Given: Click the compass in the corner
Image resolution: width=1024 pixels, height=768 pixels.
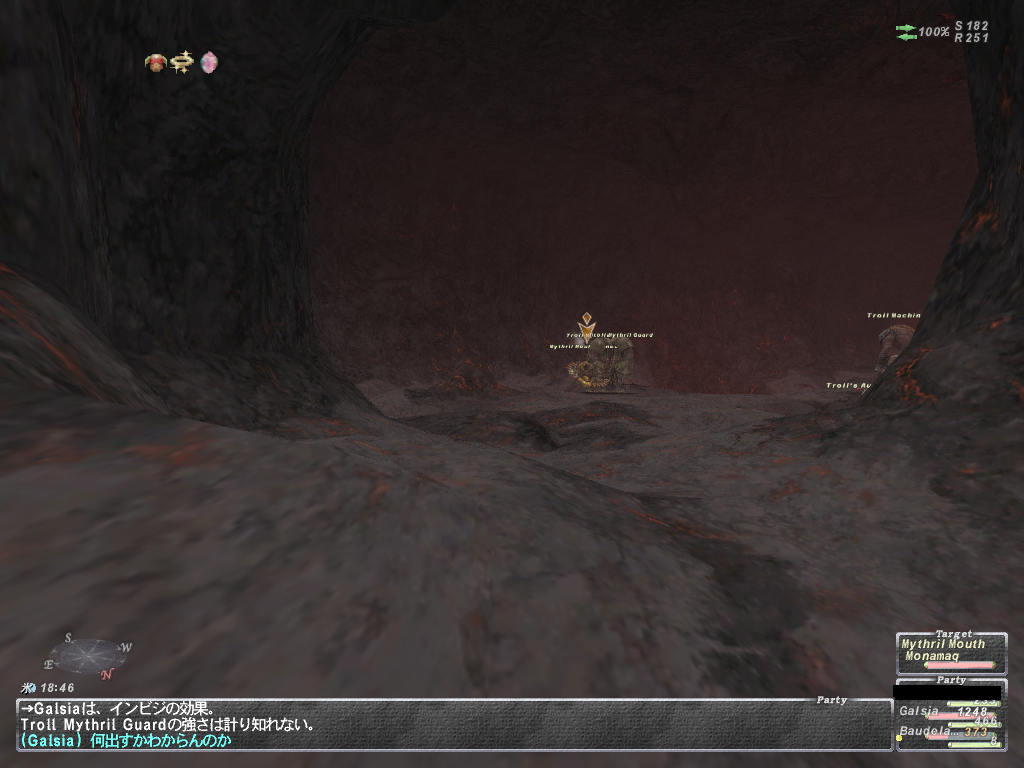Looking at the screenshot, I should tap(87, 657).
